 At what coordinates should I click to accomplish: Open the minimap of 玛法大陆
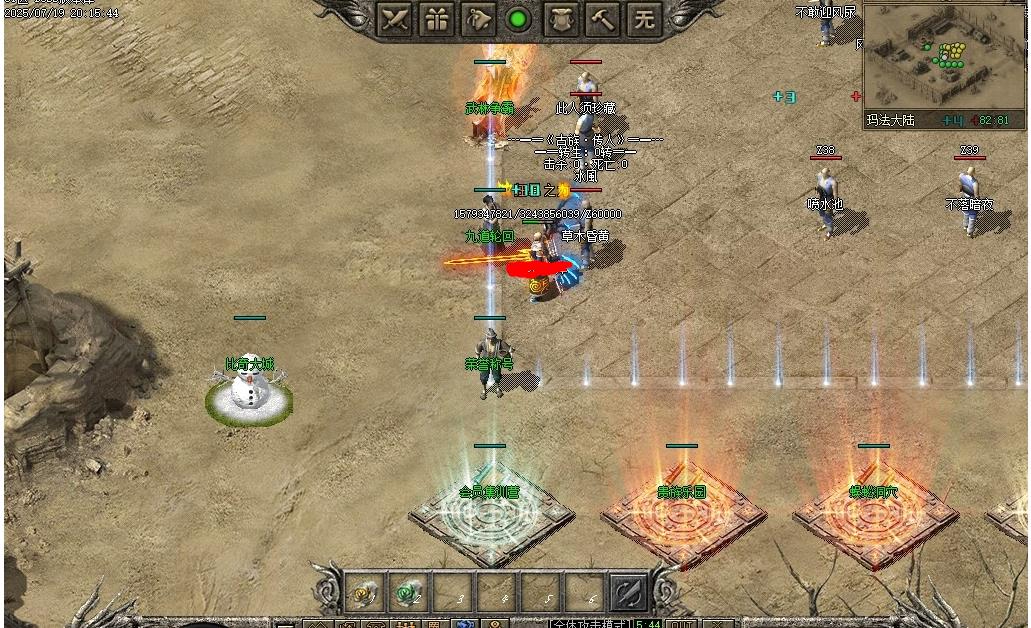tap(943, 57)
